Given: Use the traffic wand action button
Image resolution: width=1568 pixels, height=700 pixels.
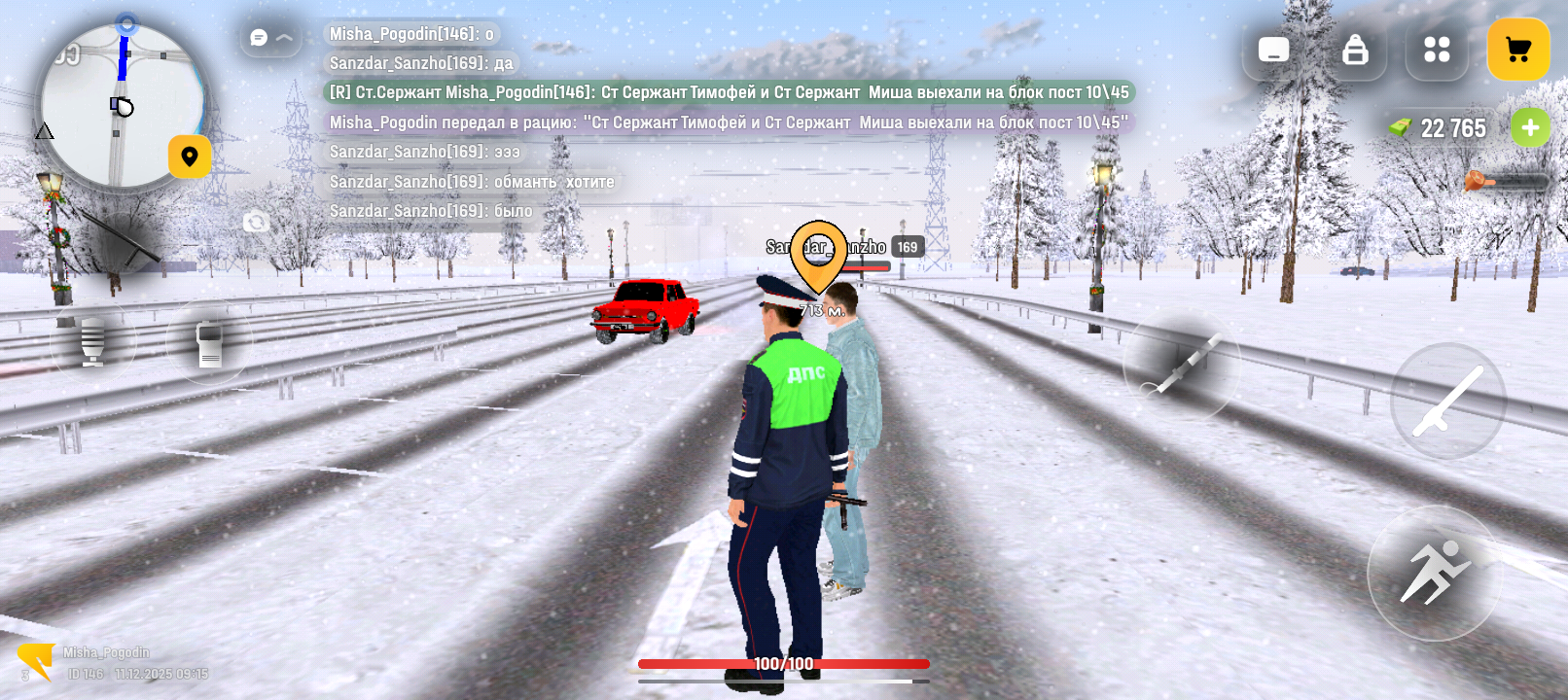Looking at the screenshot, I should coord(1182,366).
